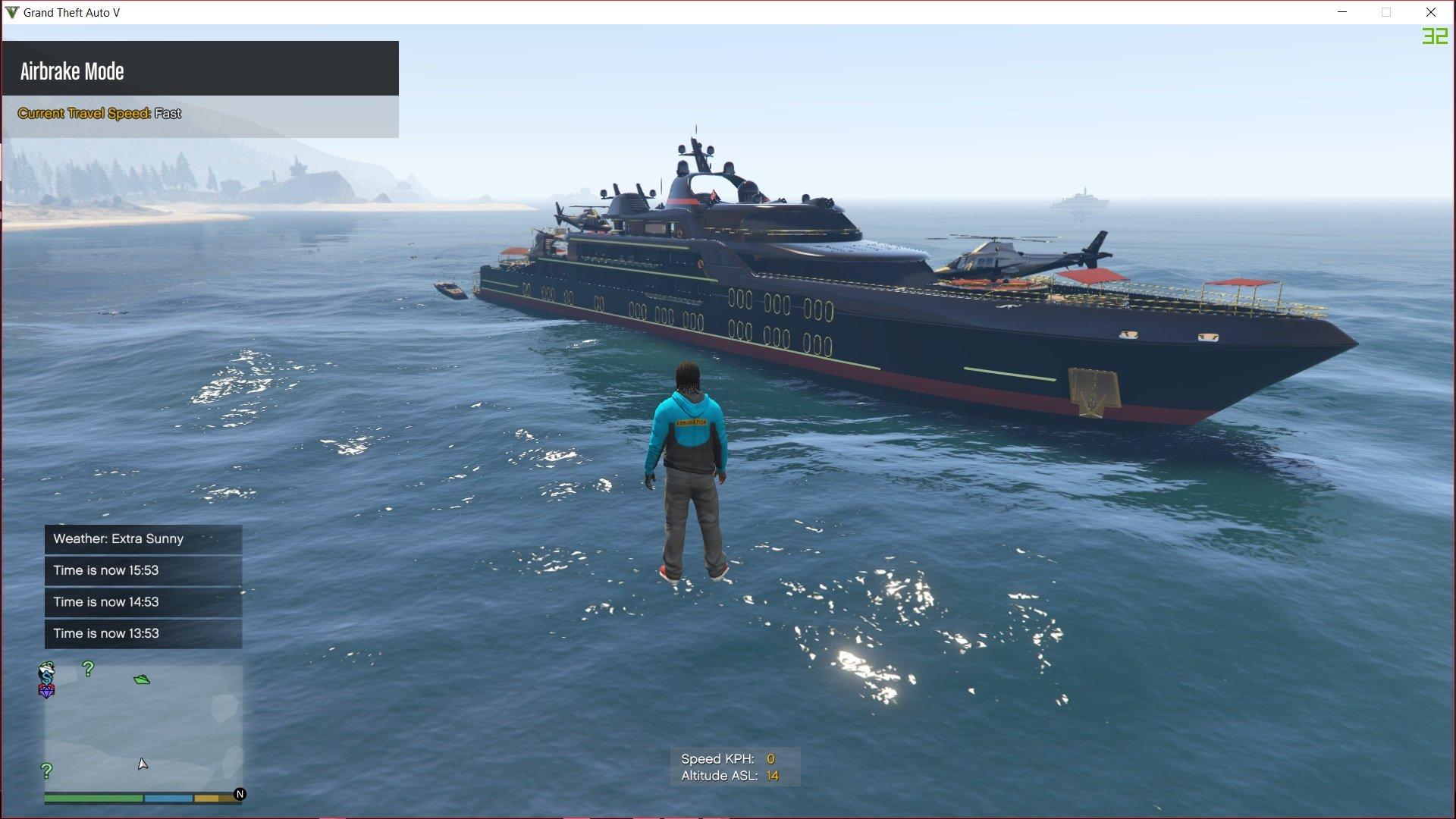
Task: Close the Grand Theft Auto V window
Action: (x=1431, y=12)
